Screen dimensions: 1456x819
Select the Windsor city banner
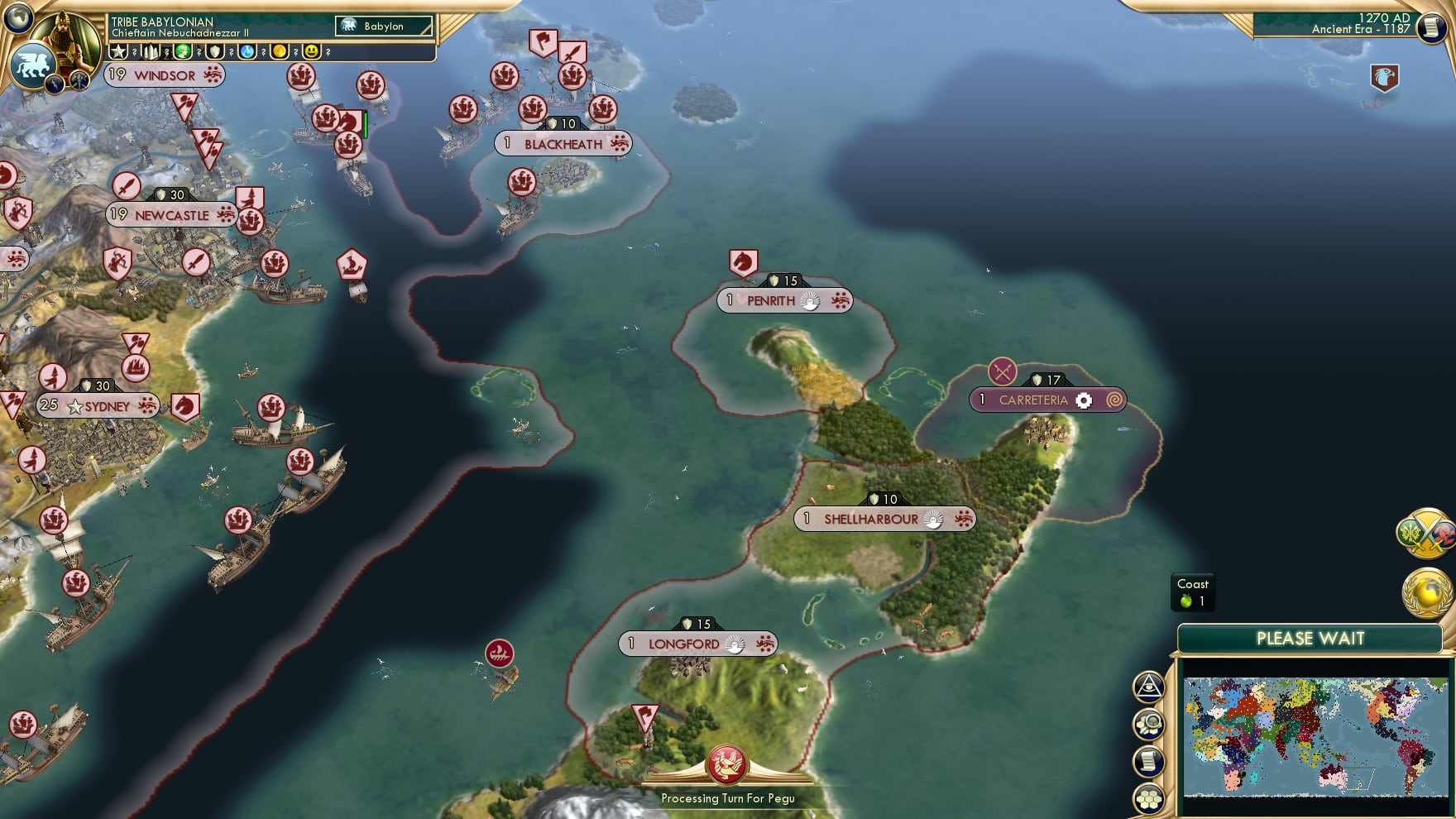point(165,75)
